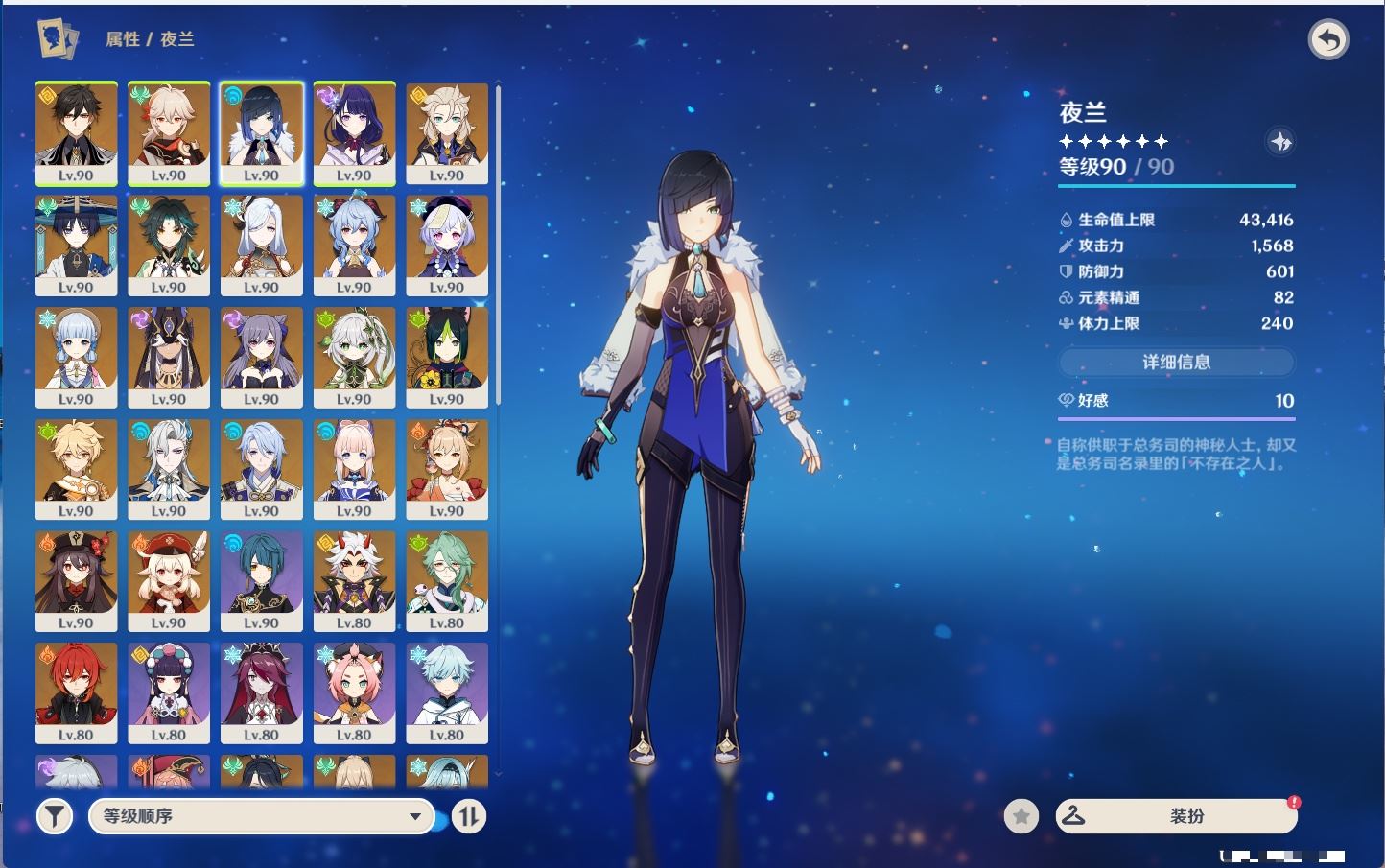Screen dimensions: 1385x868
Task: Open the 详细信息 details panel
Action: pos(1176,362)
